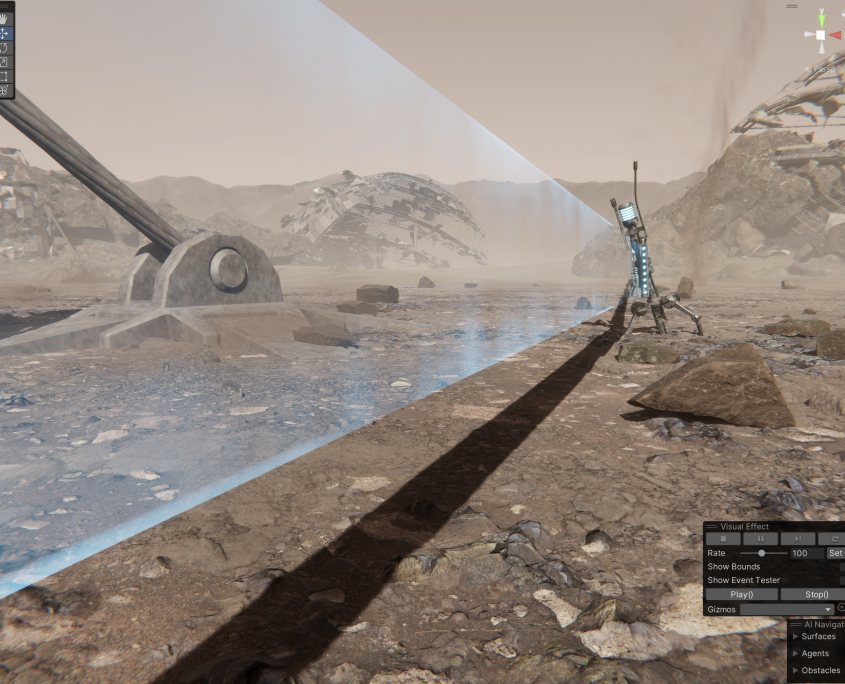This screenshot has width=845, height=684.
Task: Activate the combined Transform tool
Action: pos(5,90)
